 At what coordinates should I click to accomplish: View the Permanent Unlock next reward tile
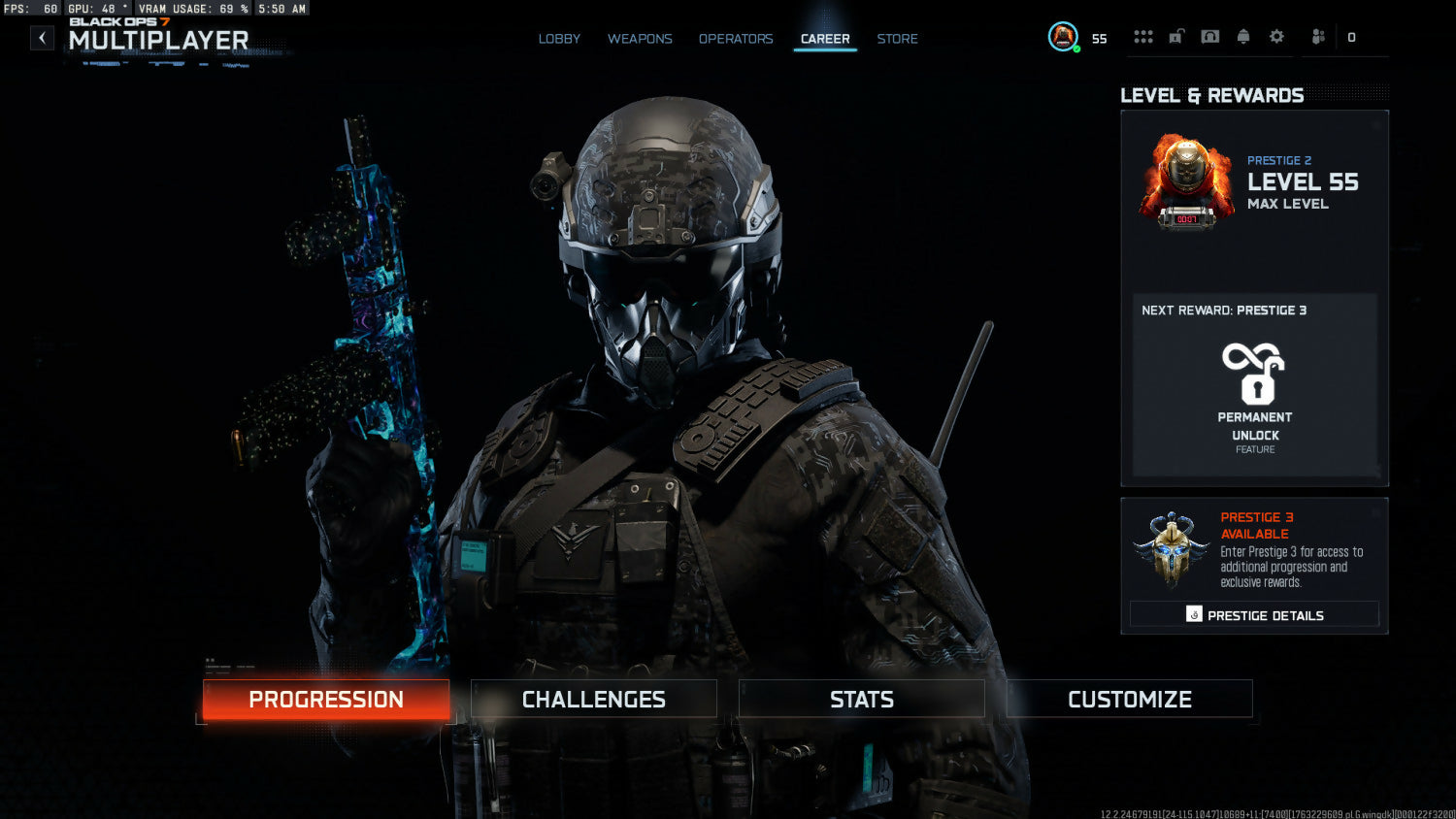[1255, 386]
